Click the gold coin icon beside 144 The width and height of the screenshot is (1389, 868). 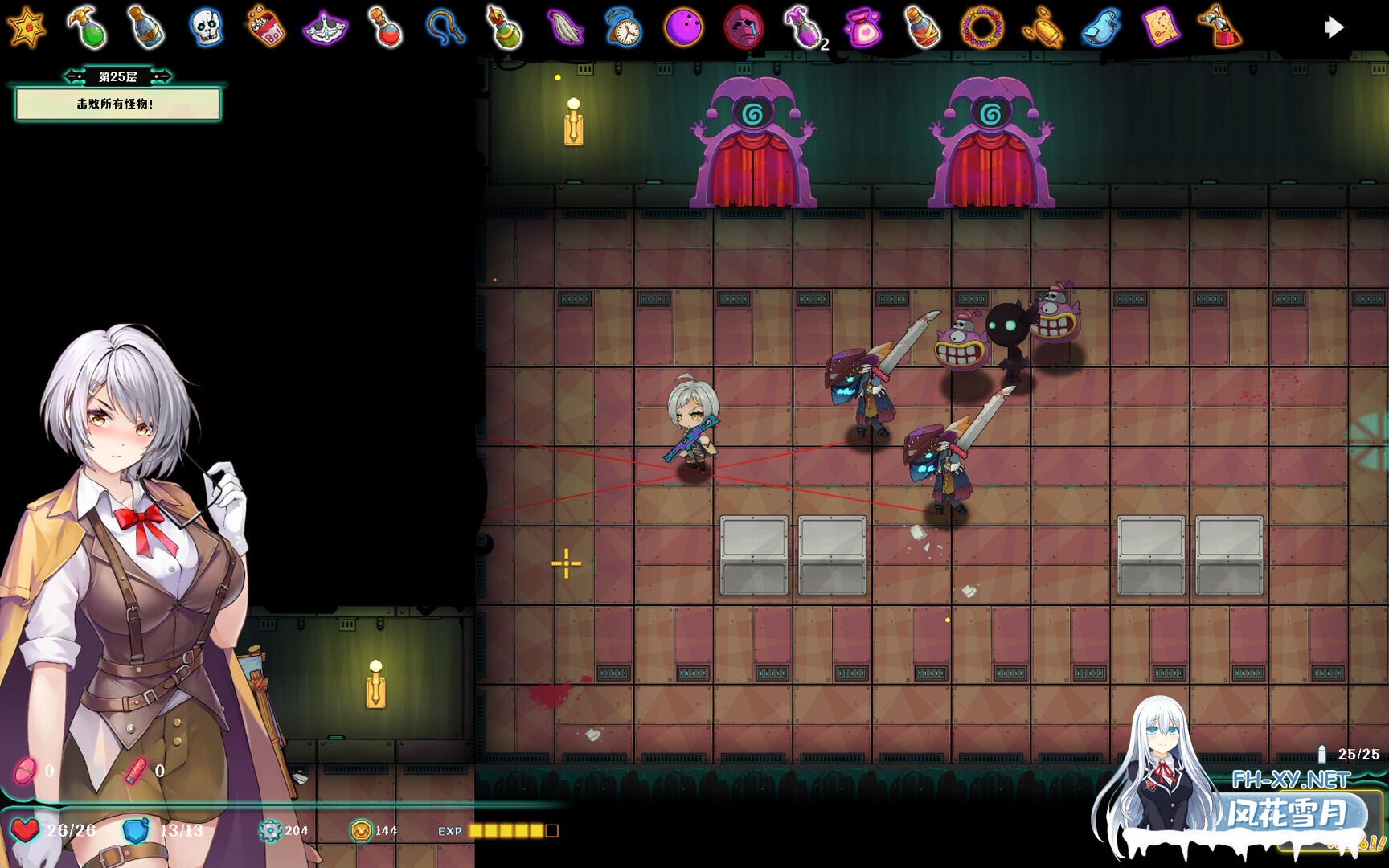point(361,830)
